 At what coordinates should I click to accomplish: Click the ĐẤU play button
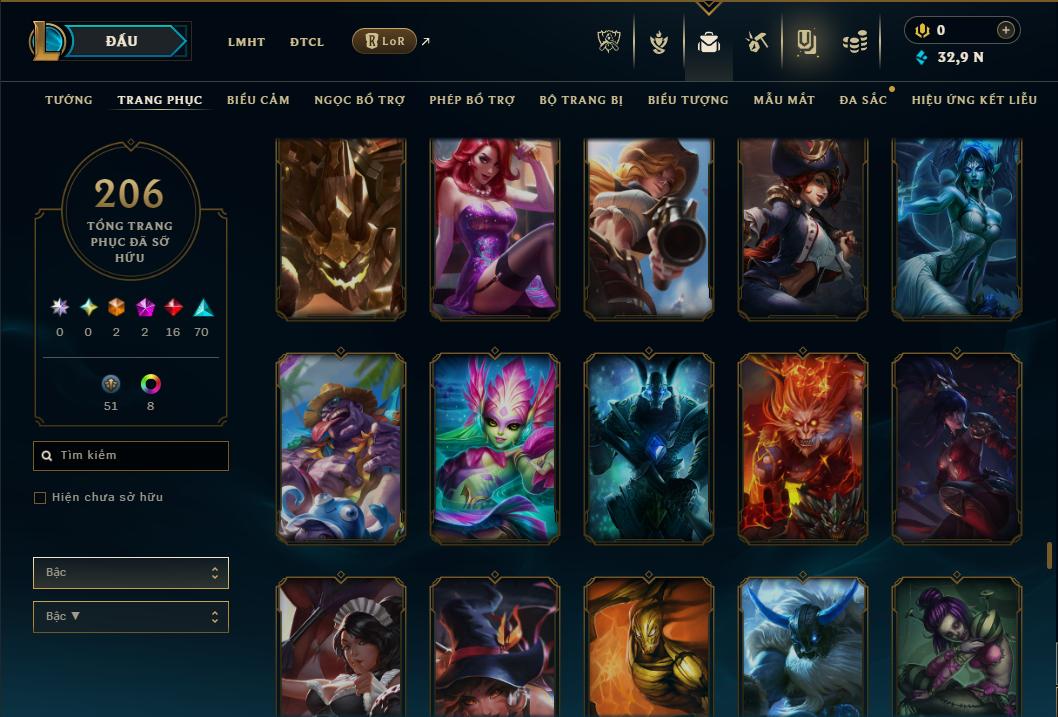click(x=122, y=41)
